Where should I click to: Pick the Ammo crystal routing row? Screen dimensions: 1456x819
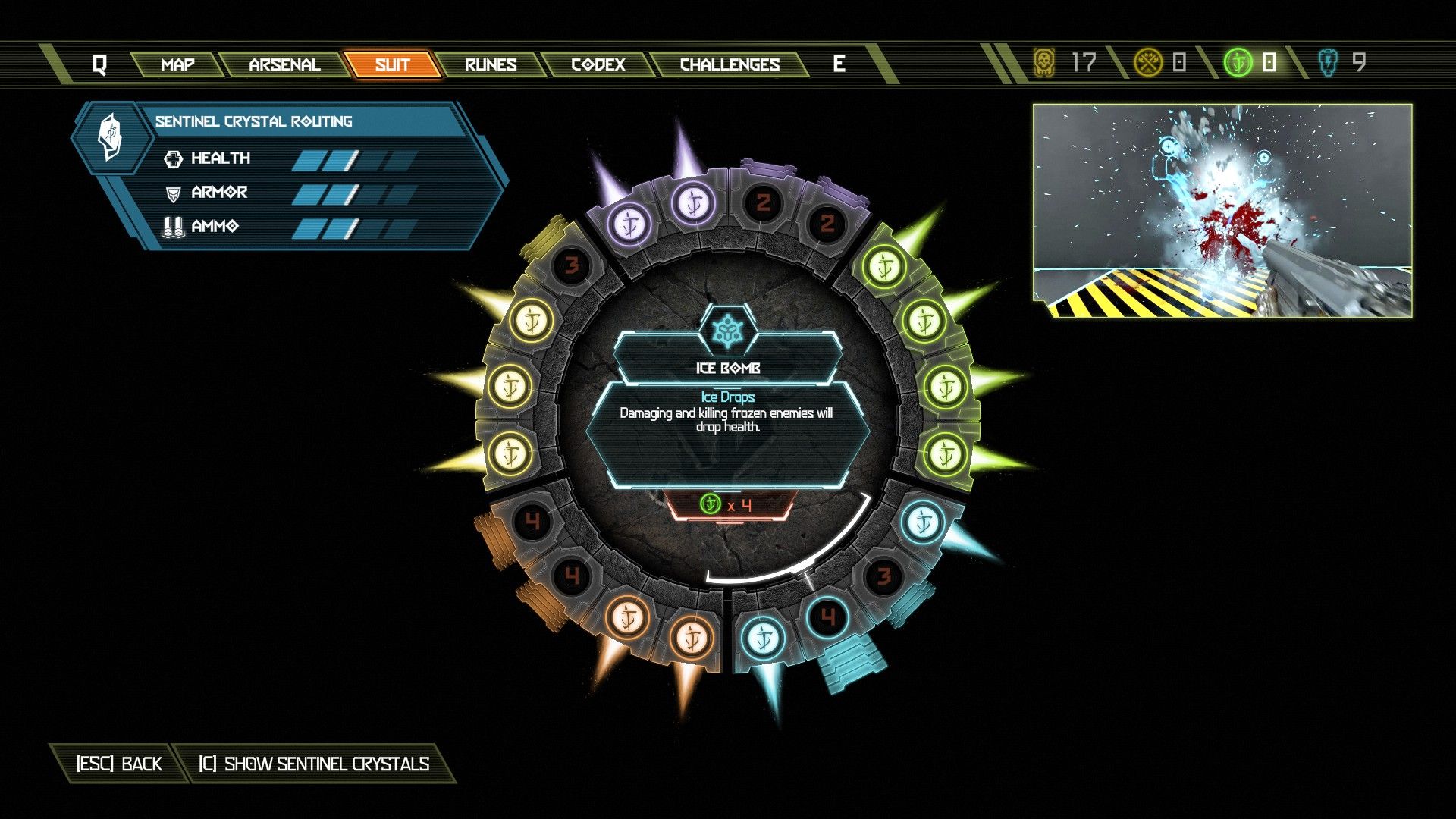tap(288, 226)
